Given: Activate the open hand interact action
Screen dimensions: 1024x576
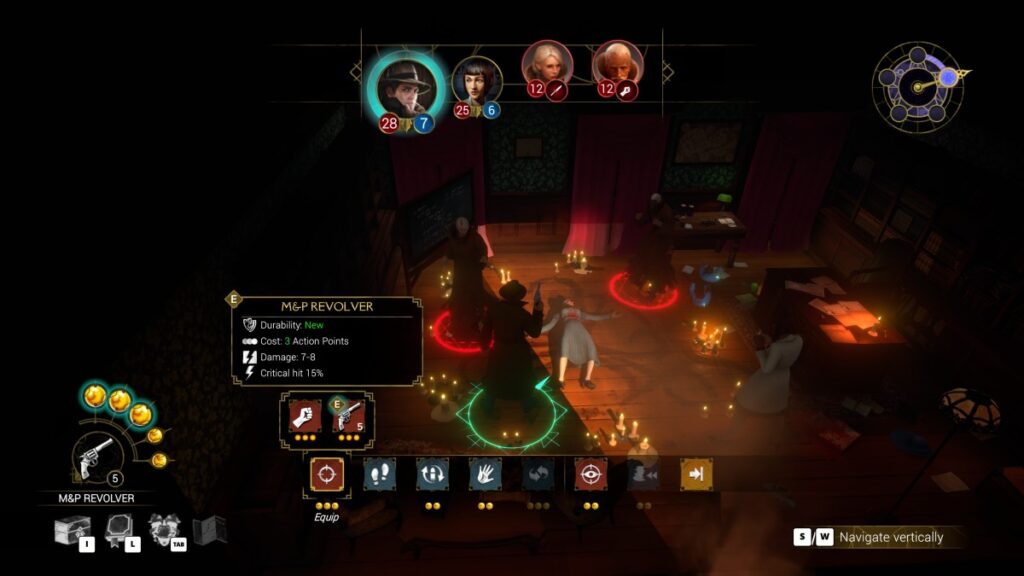Looking at the screenshot, I should (485, 474).
